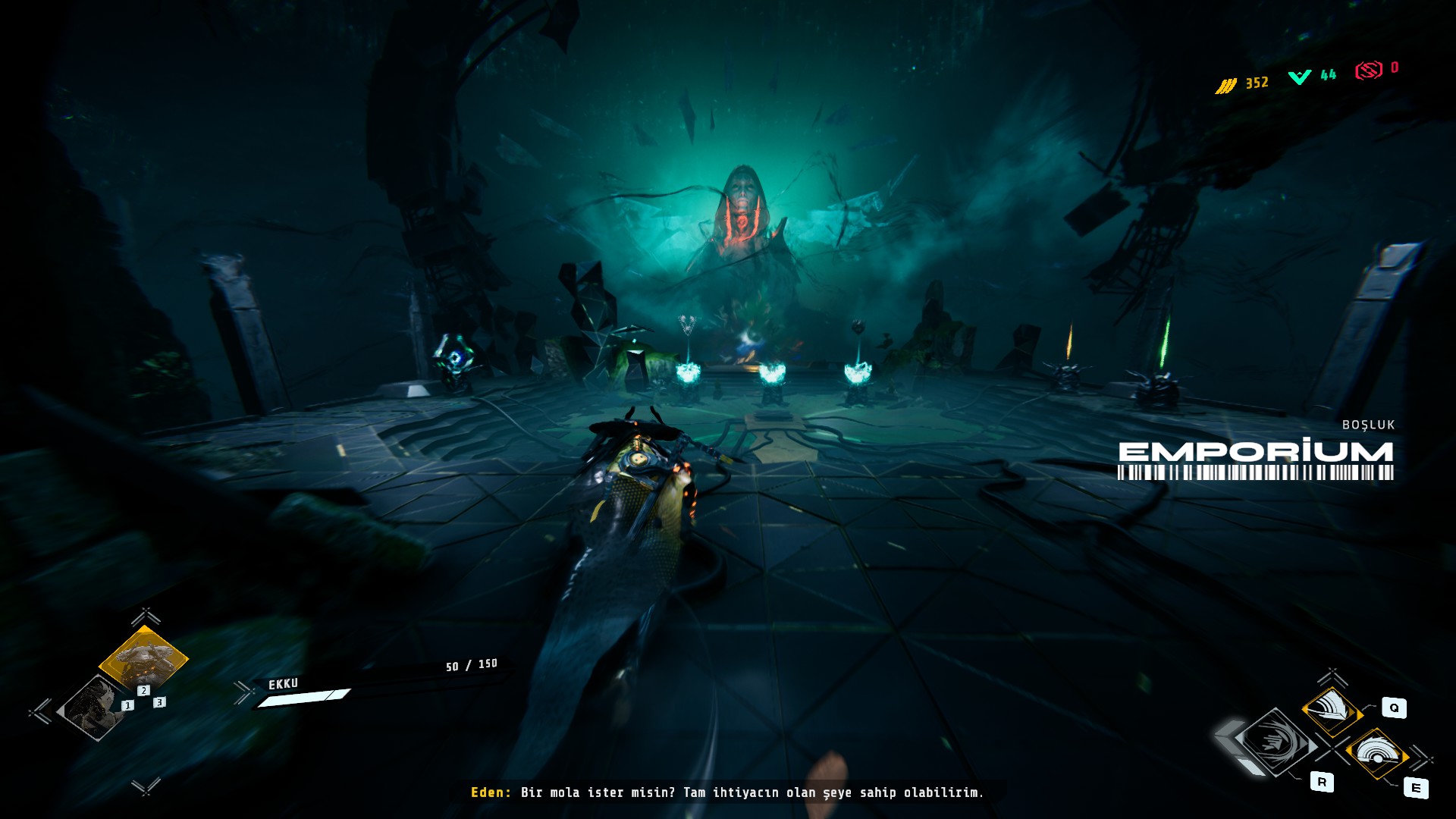This screenshot has width=1456, height=819.
Task: Choose the grey character portrait slot
Action: coord(95,707)
